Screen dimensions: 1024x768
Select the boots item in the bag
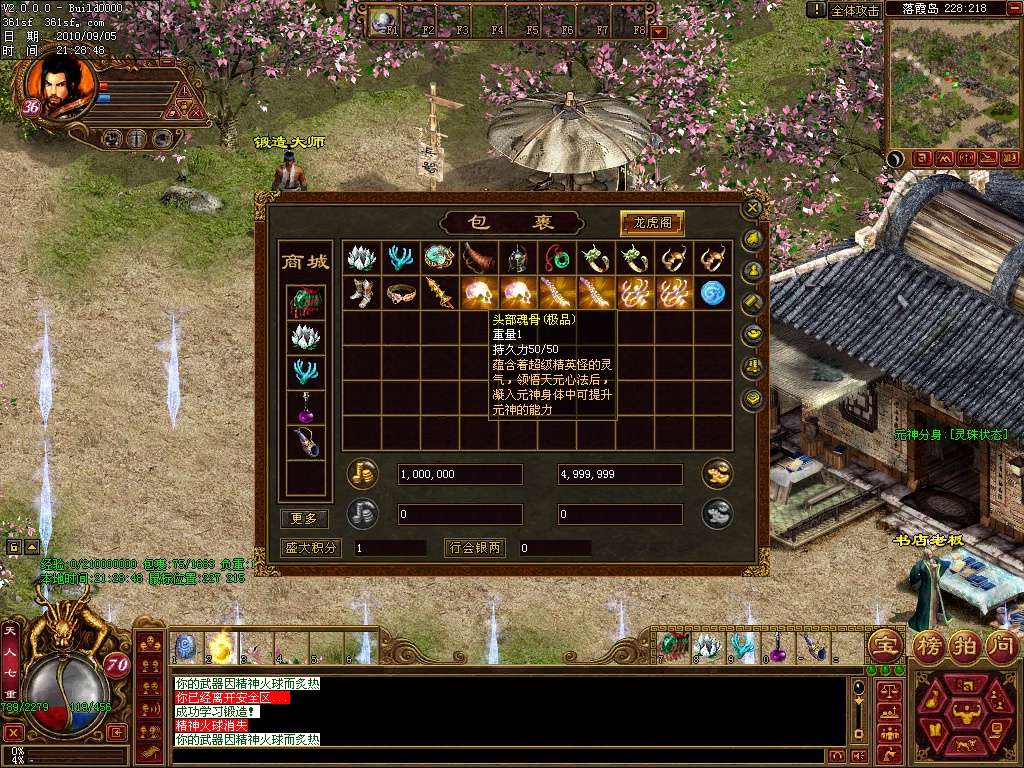point(361,292)
